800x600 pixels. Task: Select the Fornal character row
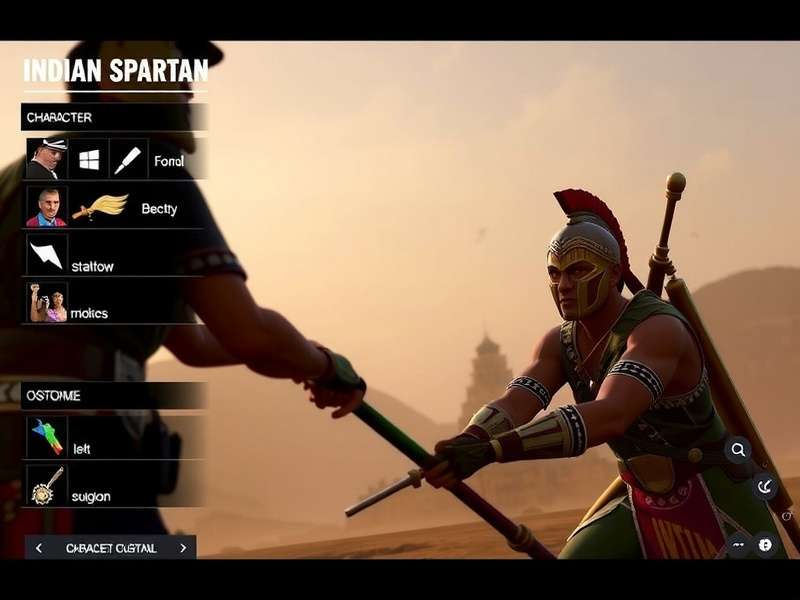coord(169,160)
